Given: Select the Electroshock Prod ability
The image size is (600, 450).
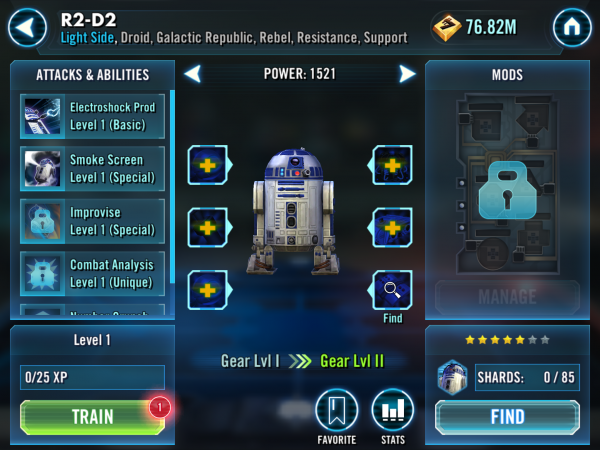Looking at the screenshot, I should [92, 116].
